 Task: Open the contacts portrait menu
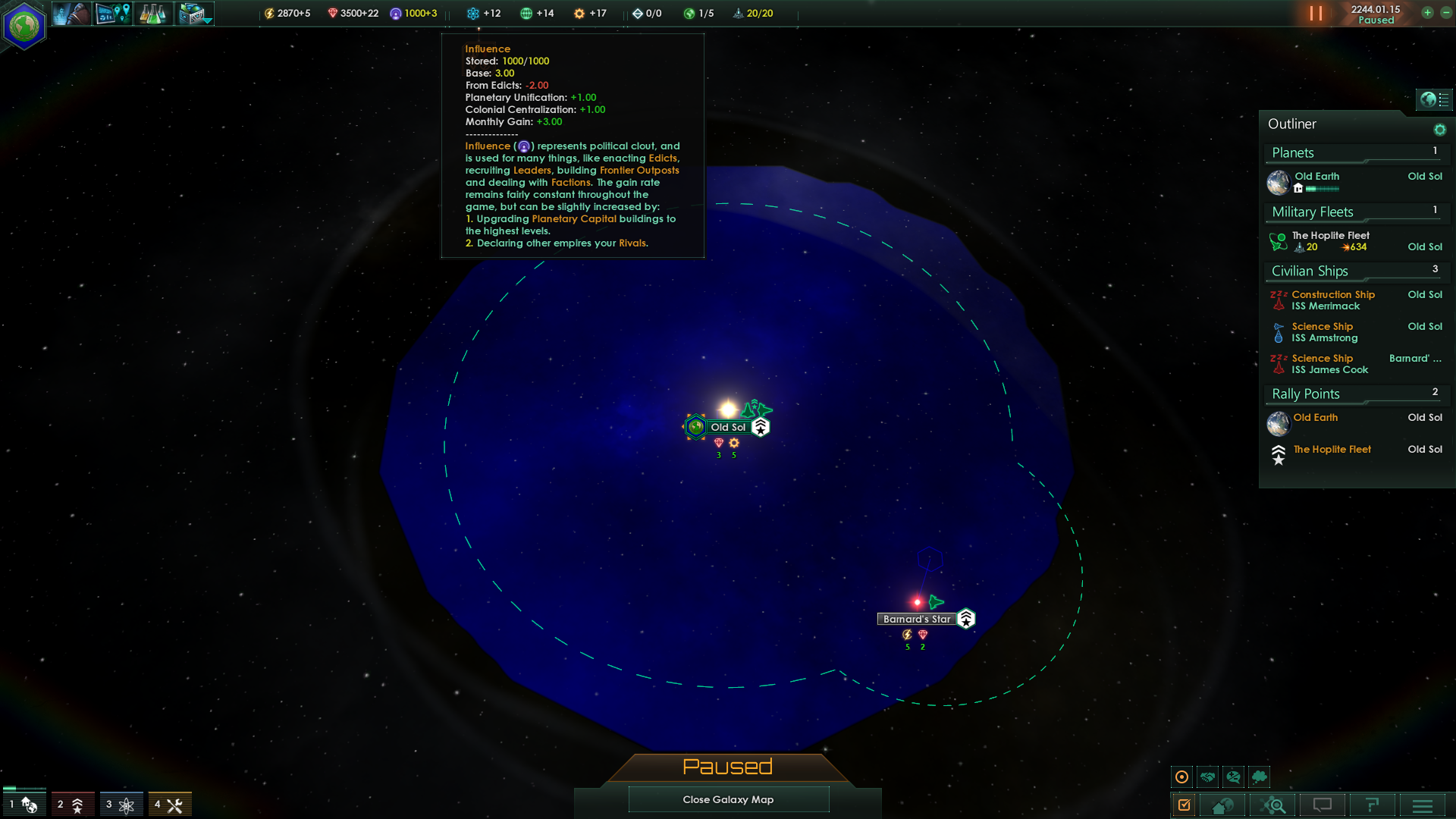click(x=72, y=14)
